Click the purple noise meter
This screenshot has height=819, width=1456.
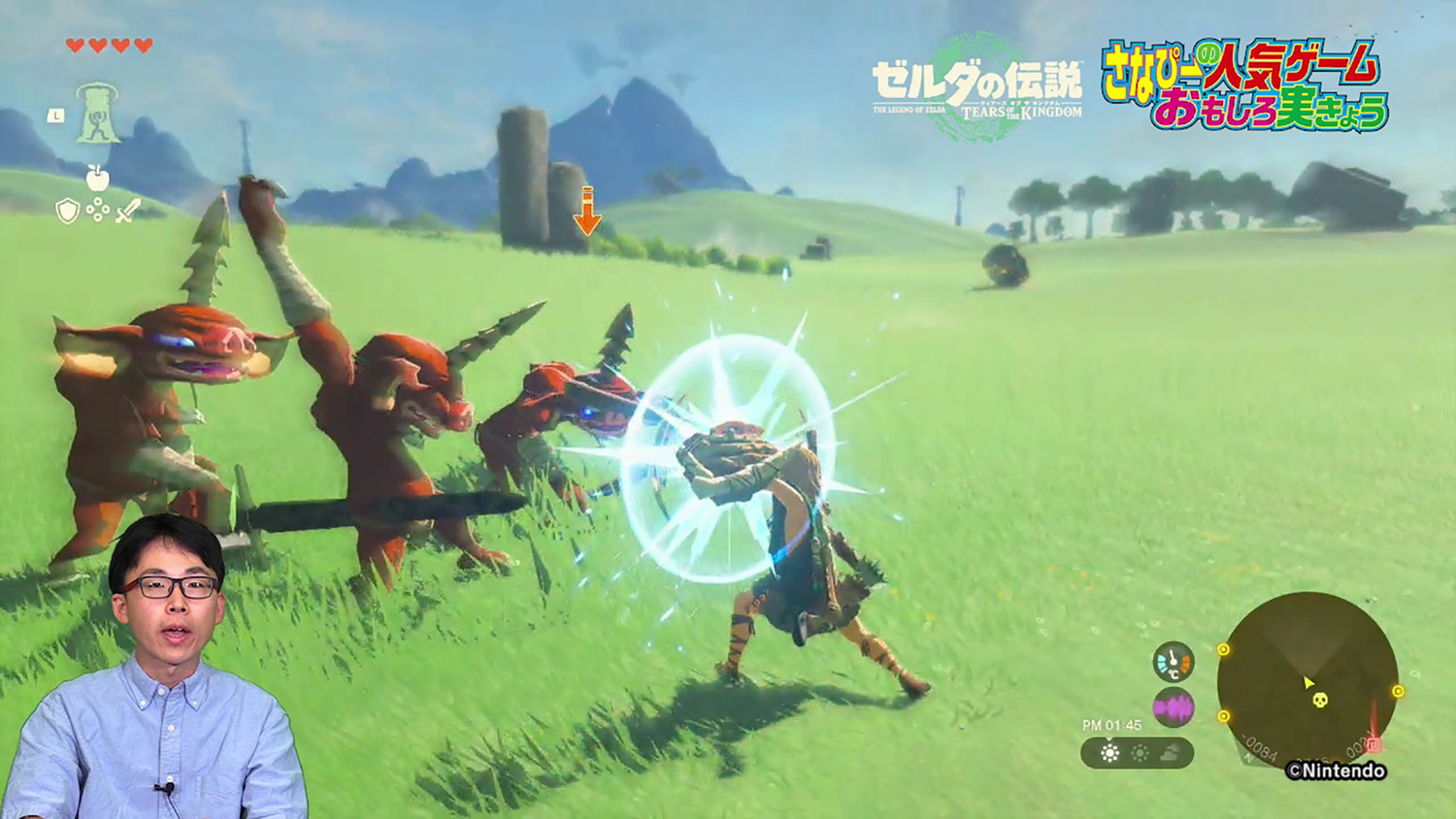click(1173, 707)
